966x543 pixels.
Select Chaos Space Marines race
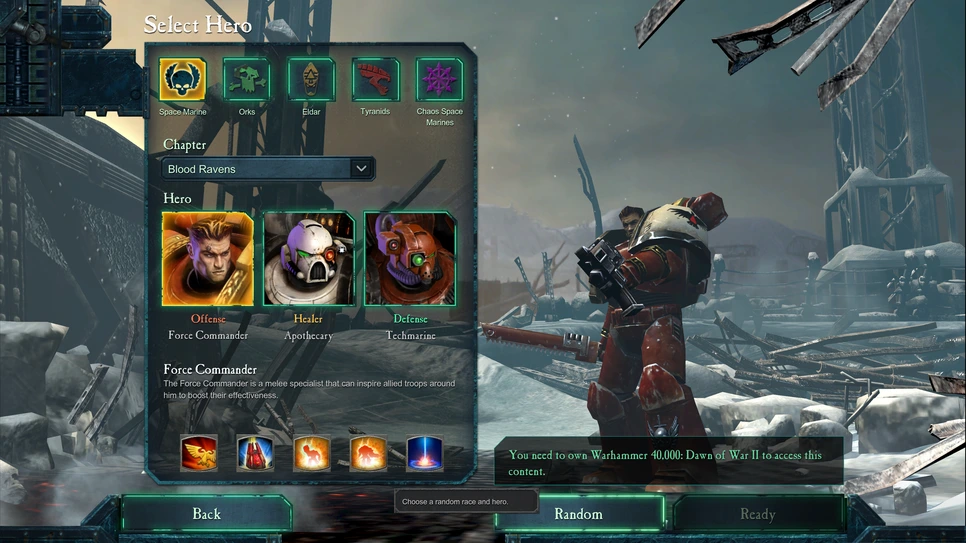pos(440,80)
